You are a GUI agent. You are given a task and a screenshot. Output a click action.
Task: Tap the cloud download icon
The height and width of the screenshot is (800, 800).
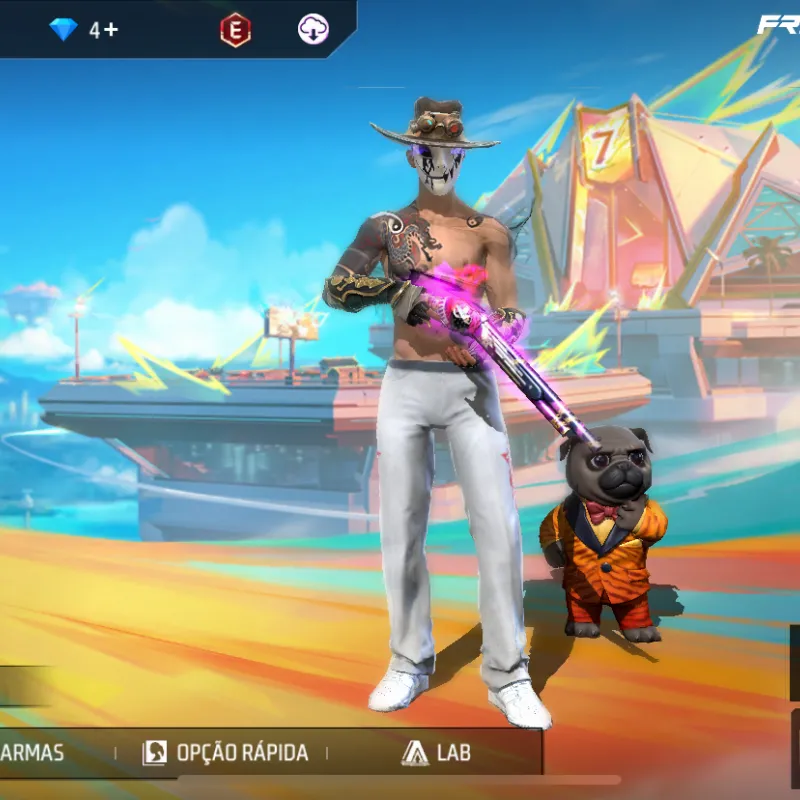(x=314, y=30)
